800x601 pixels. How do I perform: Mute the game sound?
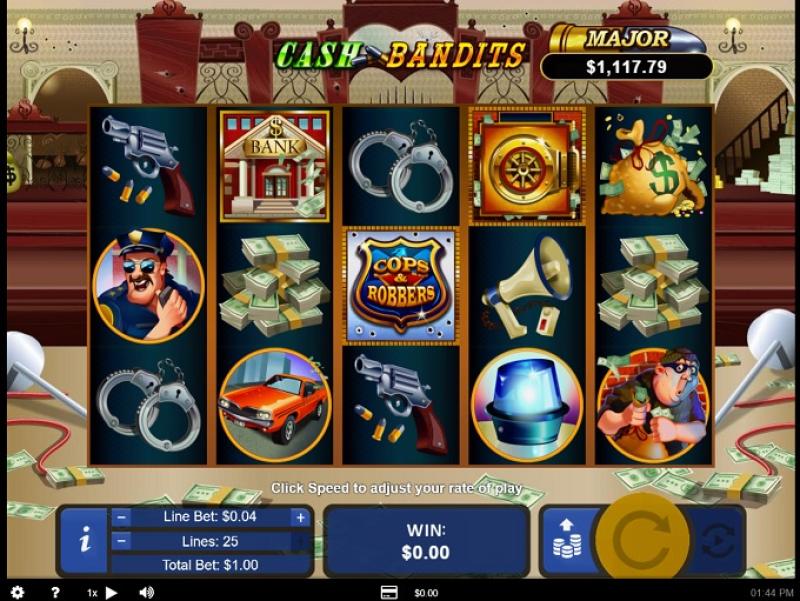[147, 592]
